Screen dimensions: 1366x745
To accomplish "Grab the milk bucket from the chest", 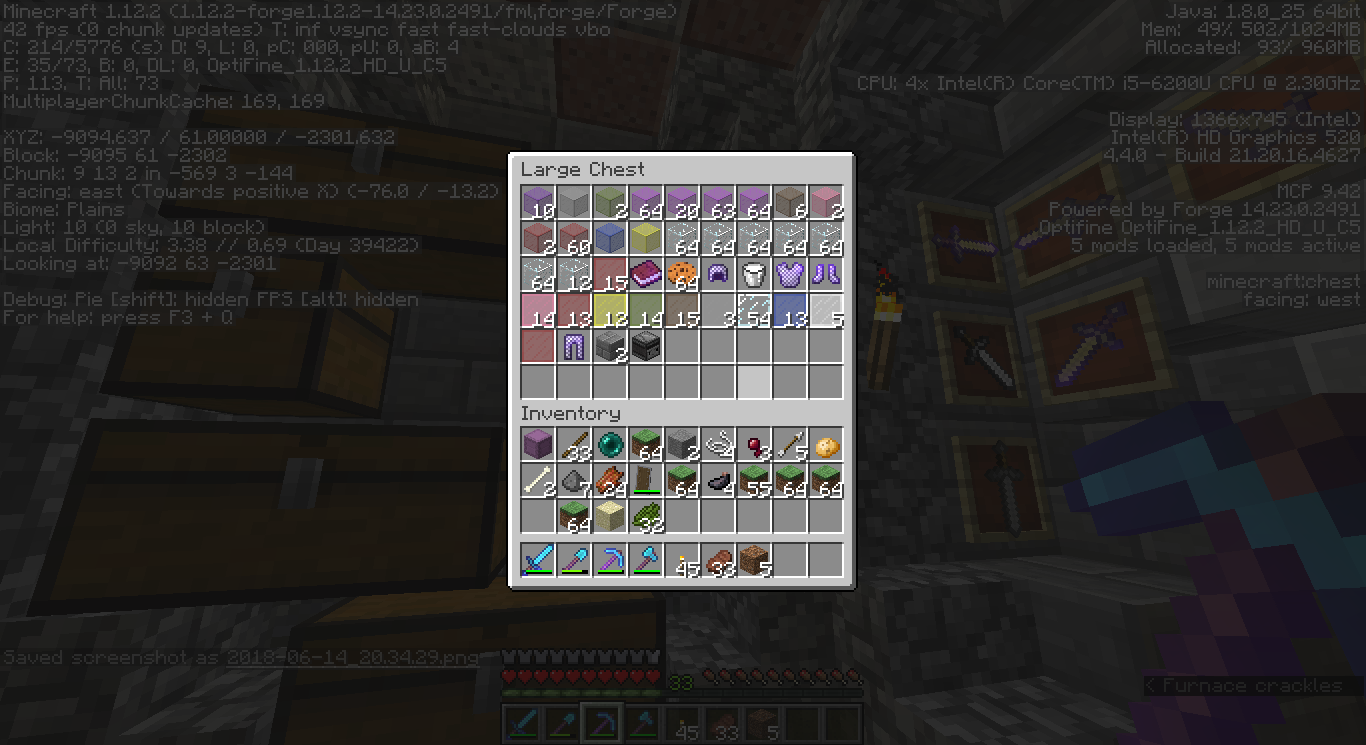I will (x=754, y=273).
